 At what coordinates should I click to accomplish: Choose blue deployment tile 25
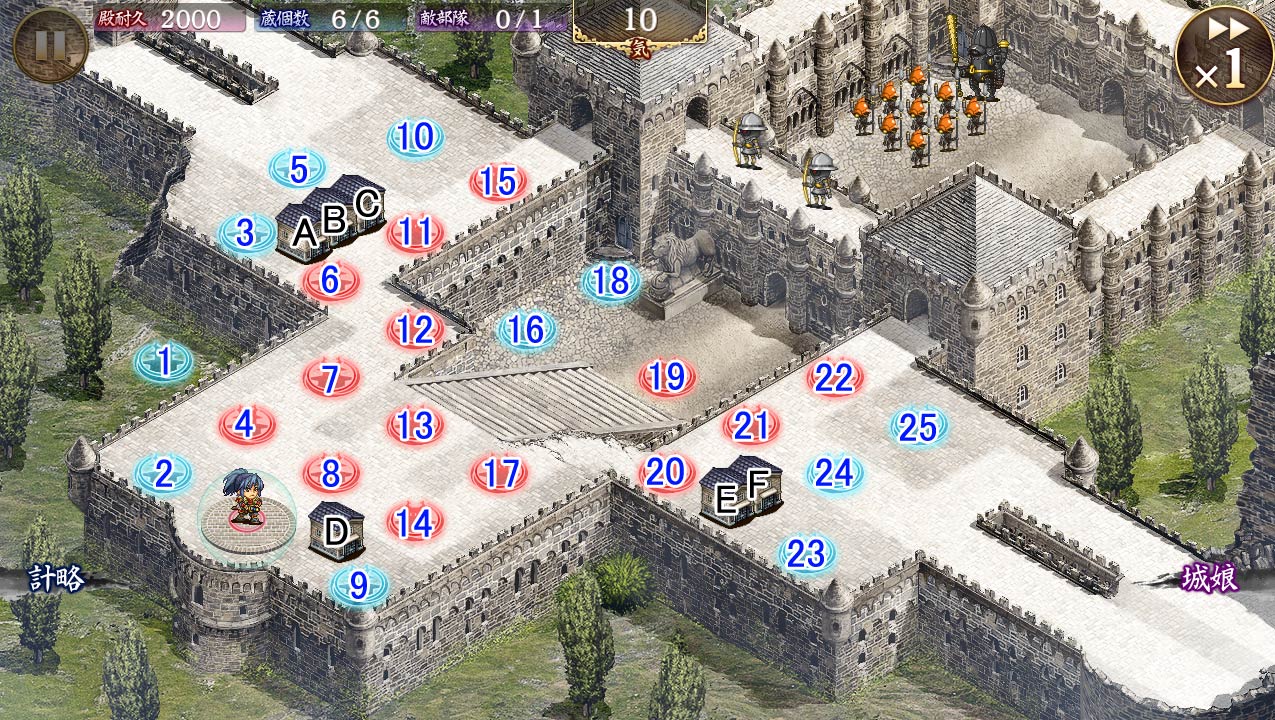pos(918,427)
